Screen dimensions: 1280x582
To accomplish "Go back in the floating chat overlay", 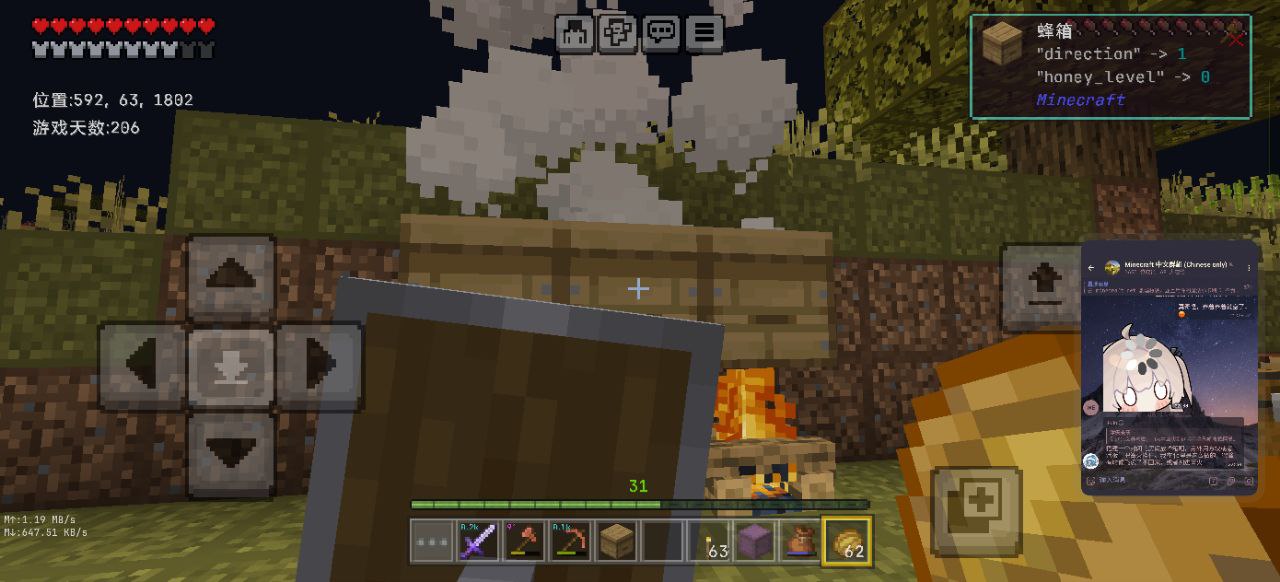I will point(1091,268).
